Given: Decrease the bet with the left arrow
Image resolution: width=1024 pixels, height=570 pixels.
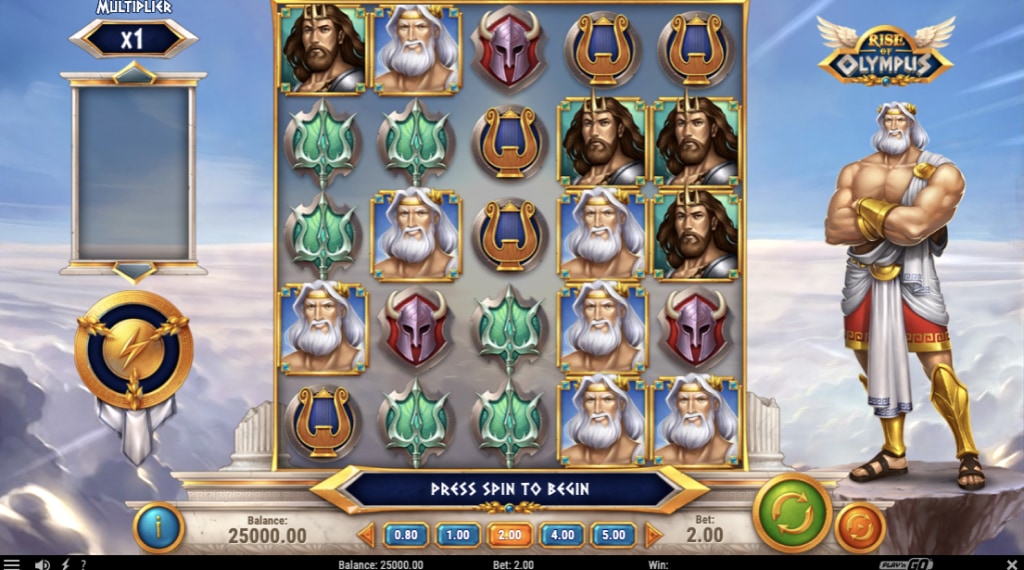Looking at the screenshot, I should click(367, 535).
